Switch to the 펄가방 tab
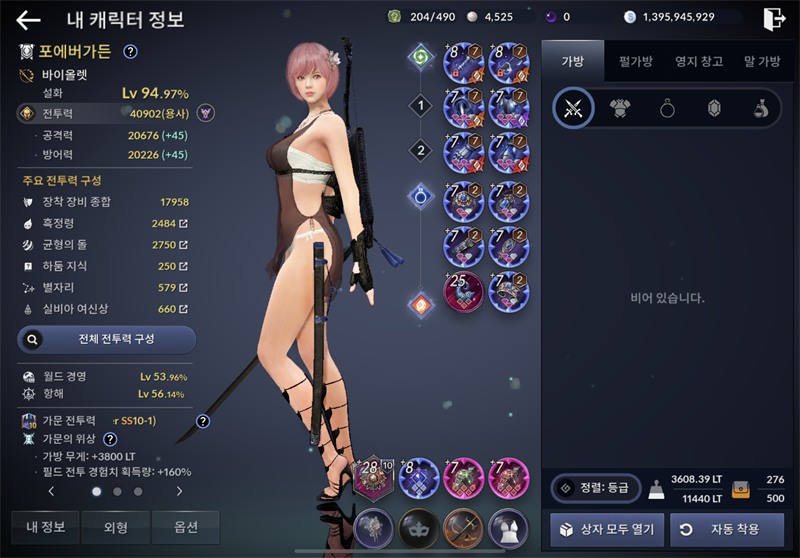This screenshot has height=558, width=800. [x=635, y=62]
